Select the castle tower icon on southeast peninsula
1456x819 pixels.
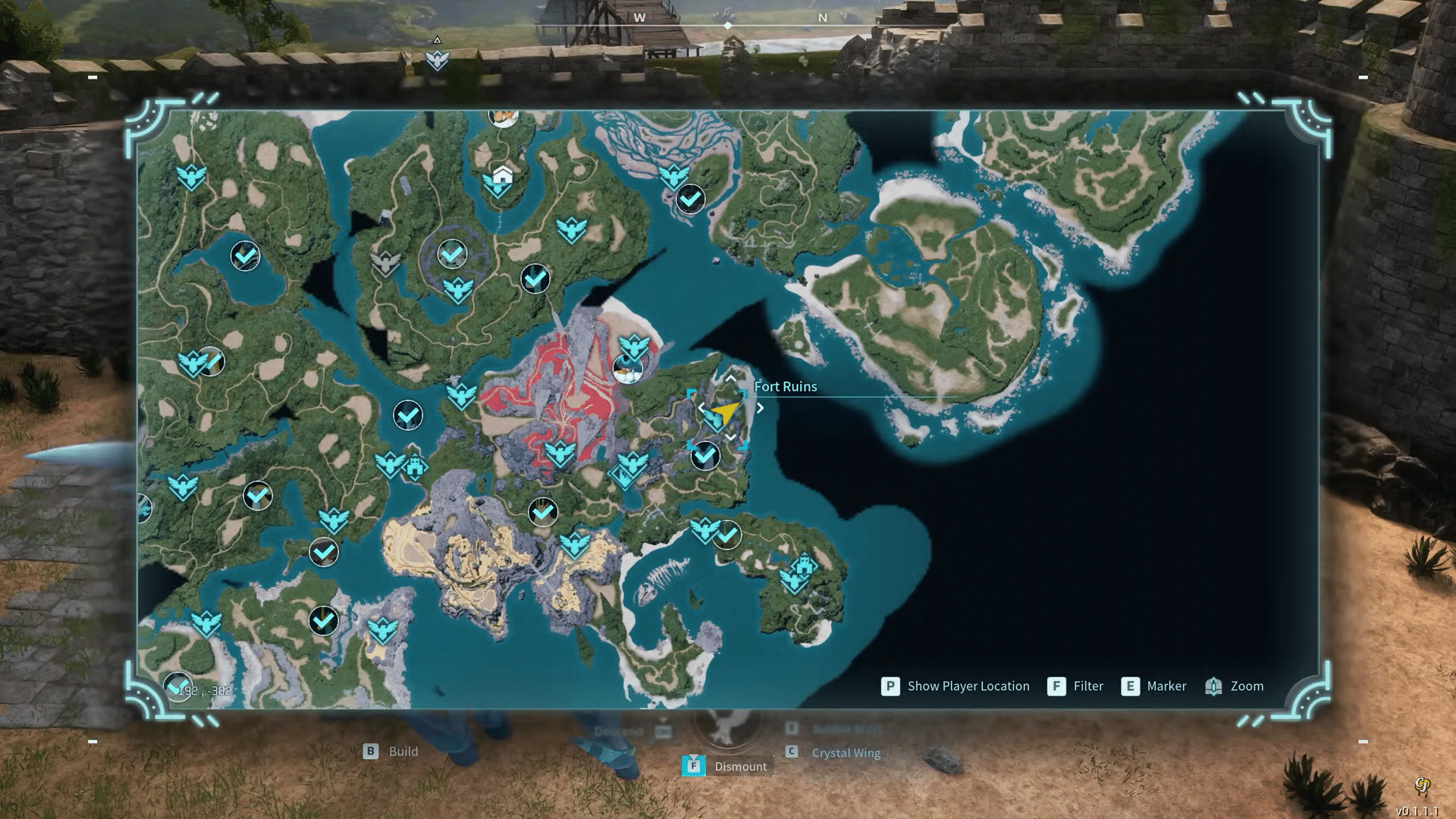(802, 565)
